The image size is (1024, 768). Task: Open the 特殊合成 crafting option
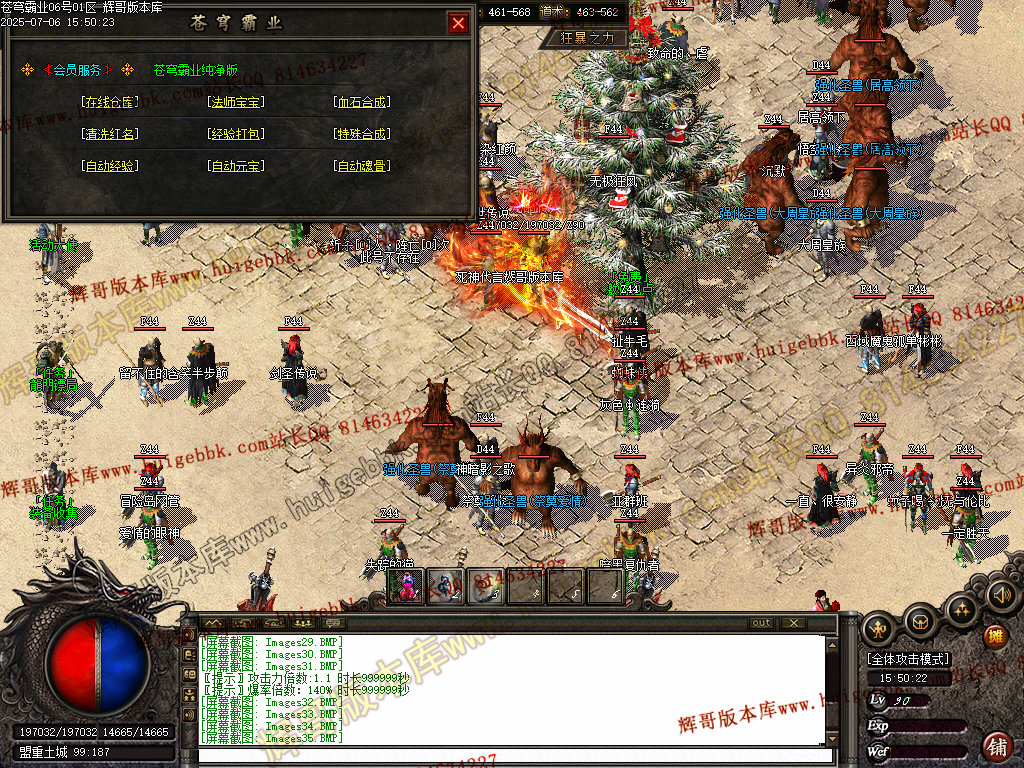[362, 133]
